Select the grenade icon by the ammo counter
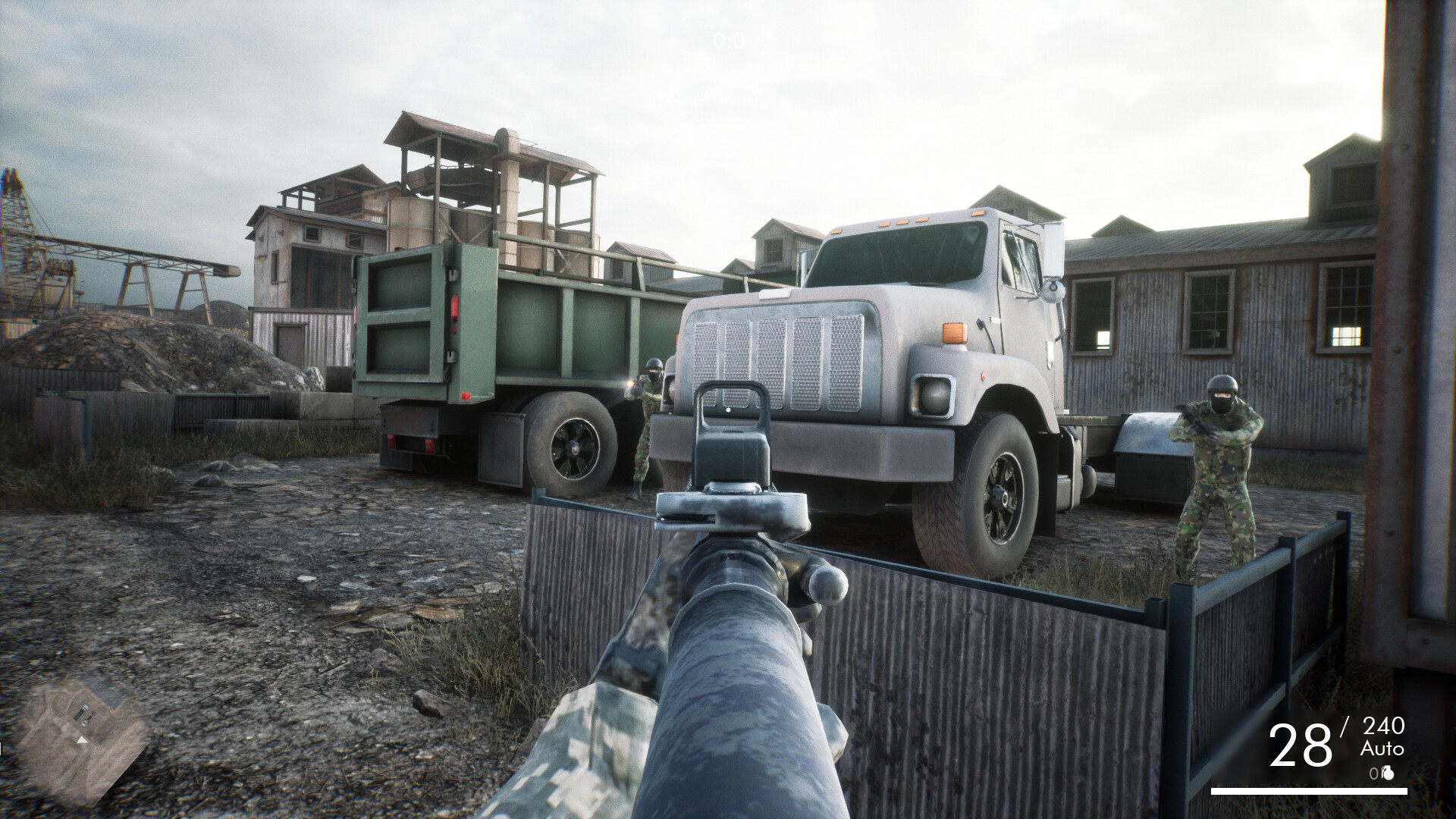This screenshot has height=819, width=1456. tap(1390, 773)
